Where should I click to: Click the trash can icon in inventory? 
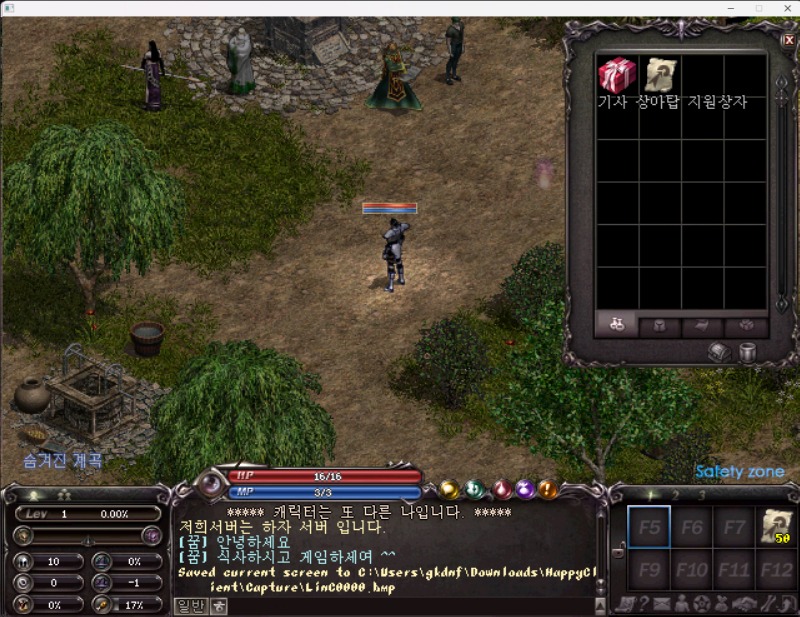pyautogui.click(x=747, y=352)
